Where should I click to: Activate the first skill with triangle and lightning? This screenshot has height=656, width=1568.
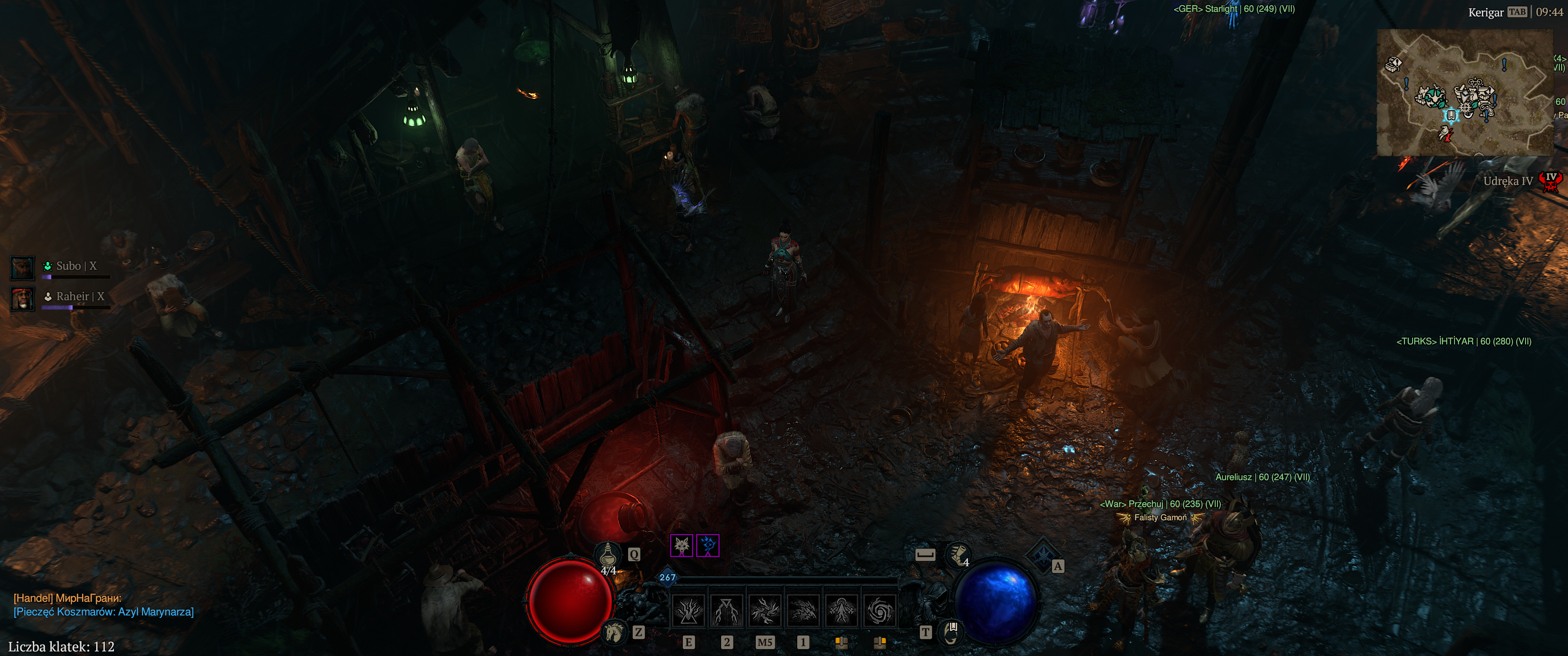point(689,610)
